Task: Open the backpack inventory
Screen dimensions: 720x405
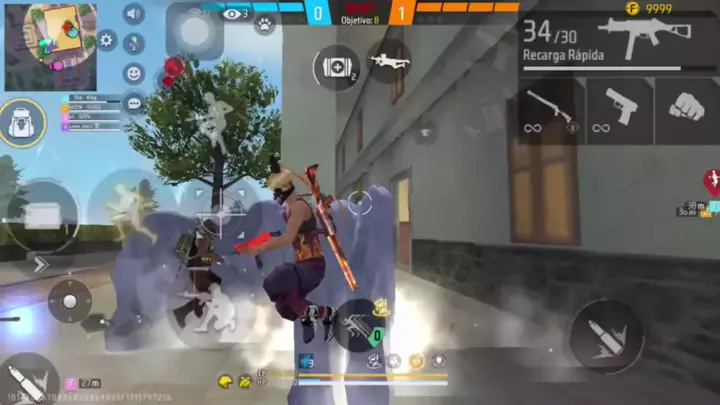Action: point(22,123)
